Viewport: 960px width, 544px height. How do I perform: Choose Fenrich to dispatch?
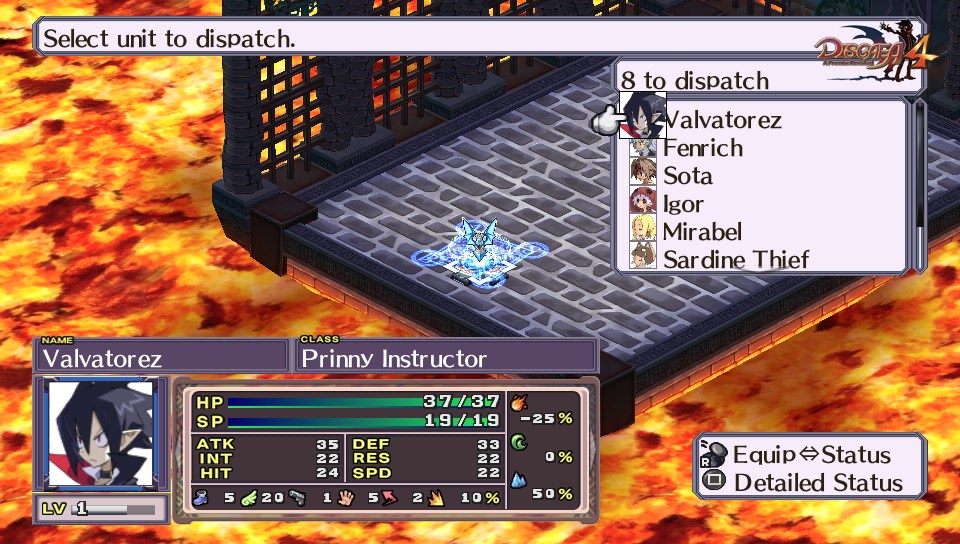click(702, 148)
